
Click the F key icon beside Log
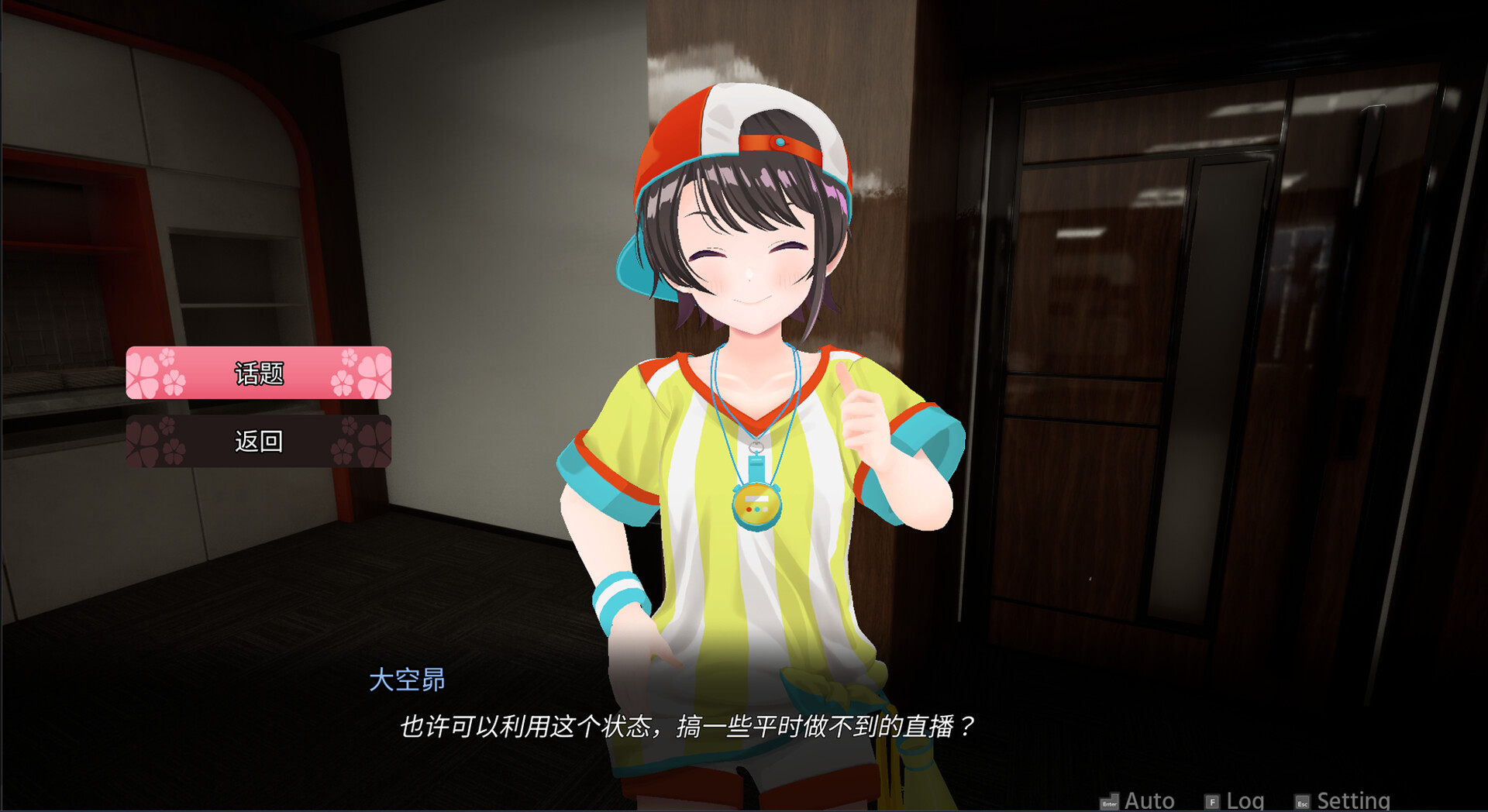tap(1211, 801)
